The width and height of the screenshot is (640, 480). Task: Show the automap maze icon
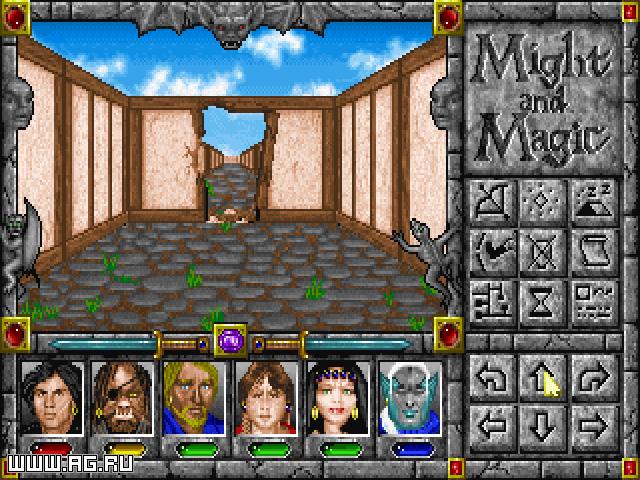click(x=493, y=296)
